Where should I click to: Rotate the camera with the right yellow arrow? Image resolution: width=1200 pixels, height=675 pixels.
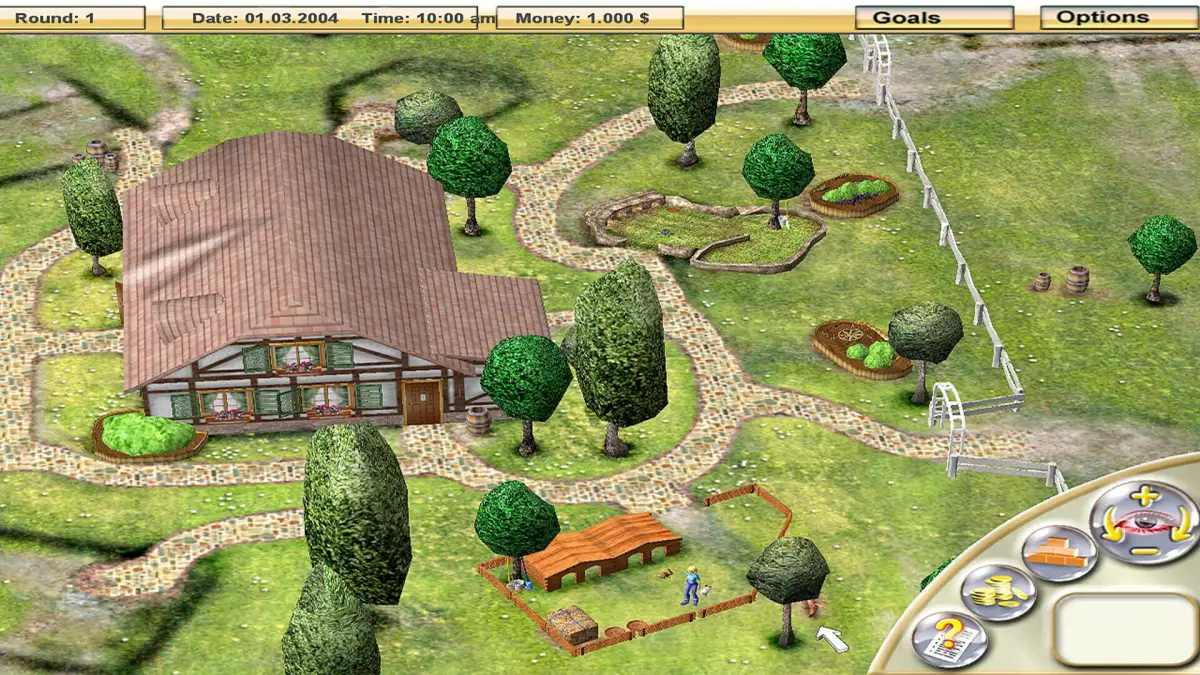coord(1182,524)
